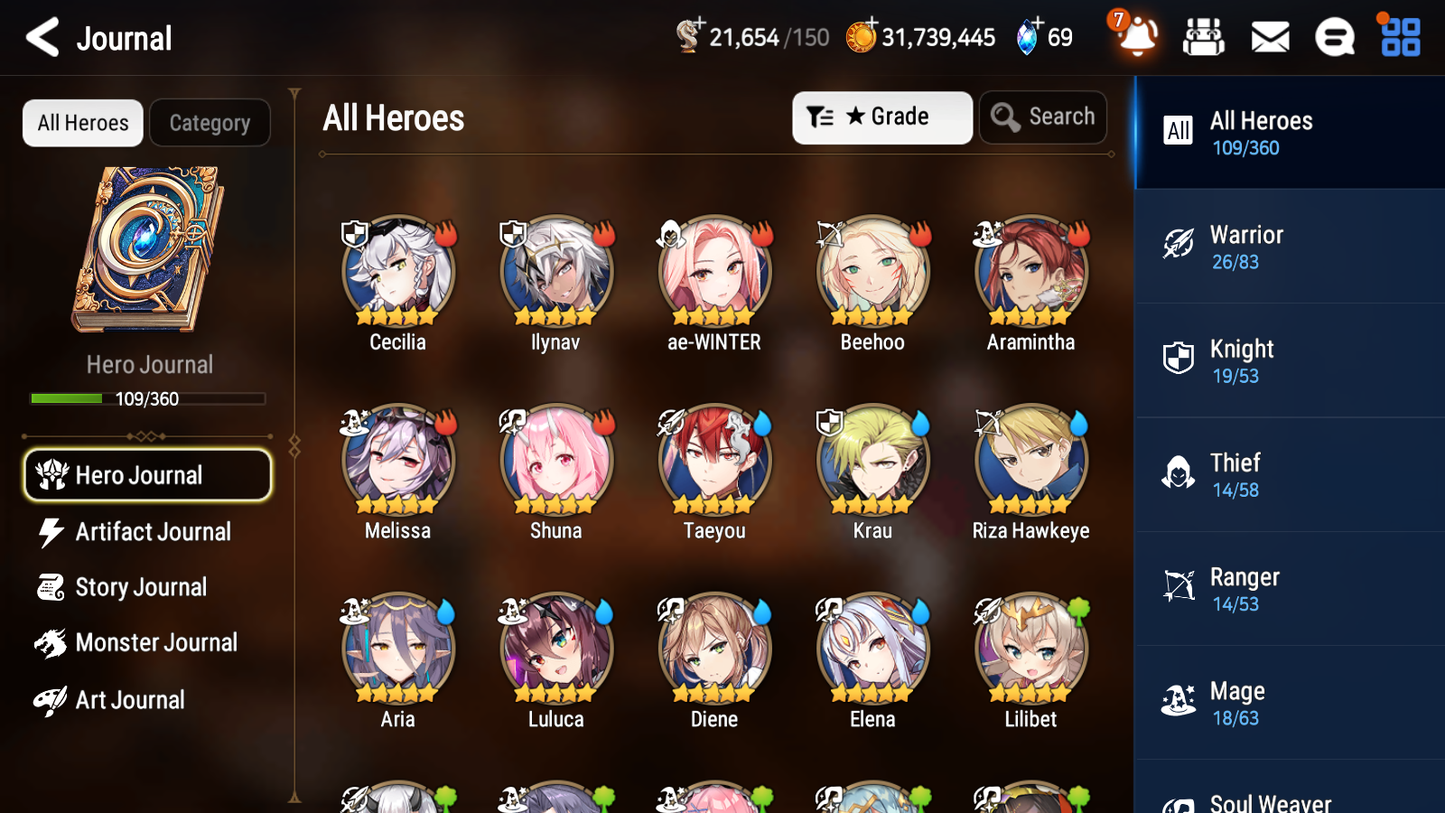1445x813 pixels.
Task: Open the main menu grid icon
Action: point(1398,36)
